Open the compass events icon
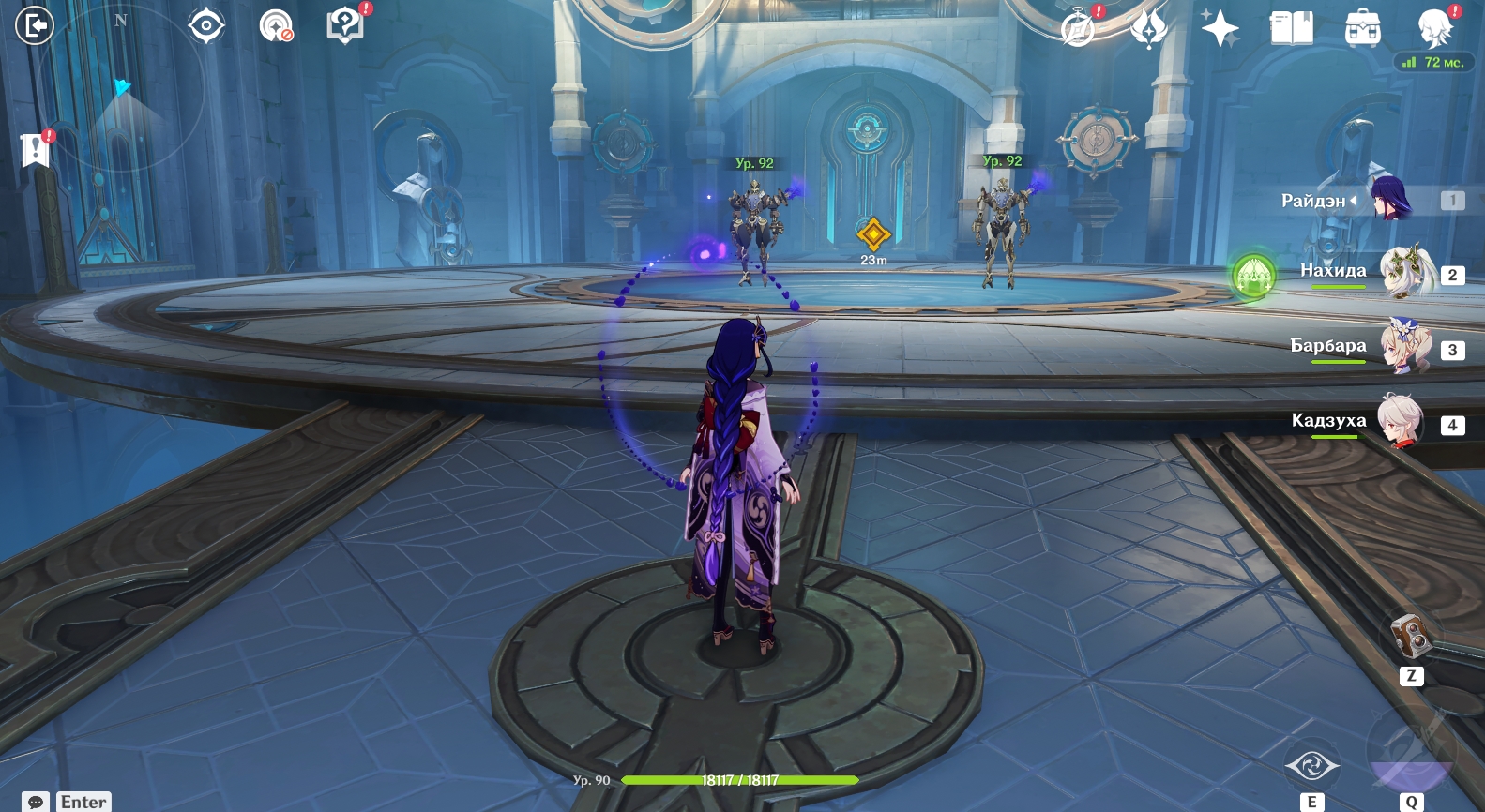1485x812 pixels. (1078, 28)
